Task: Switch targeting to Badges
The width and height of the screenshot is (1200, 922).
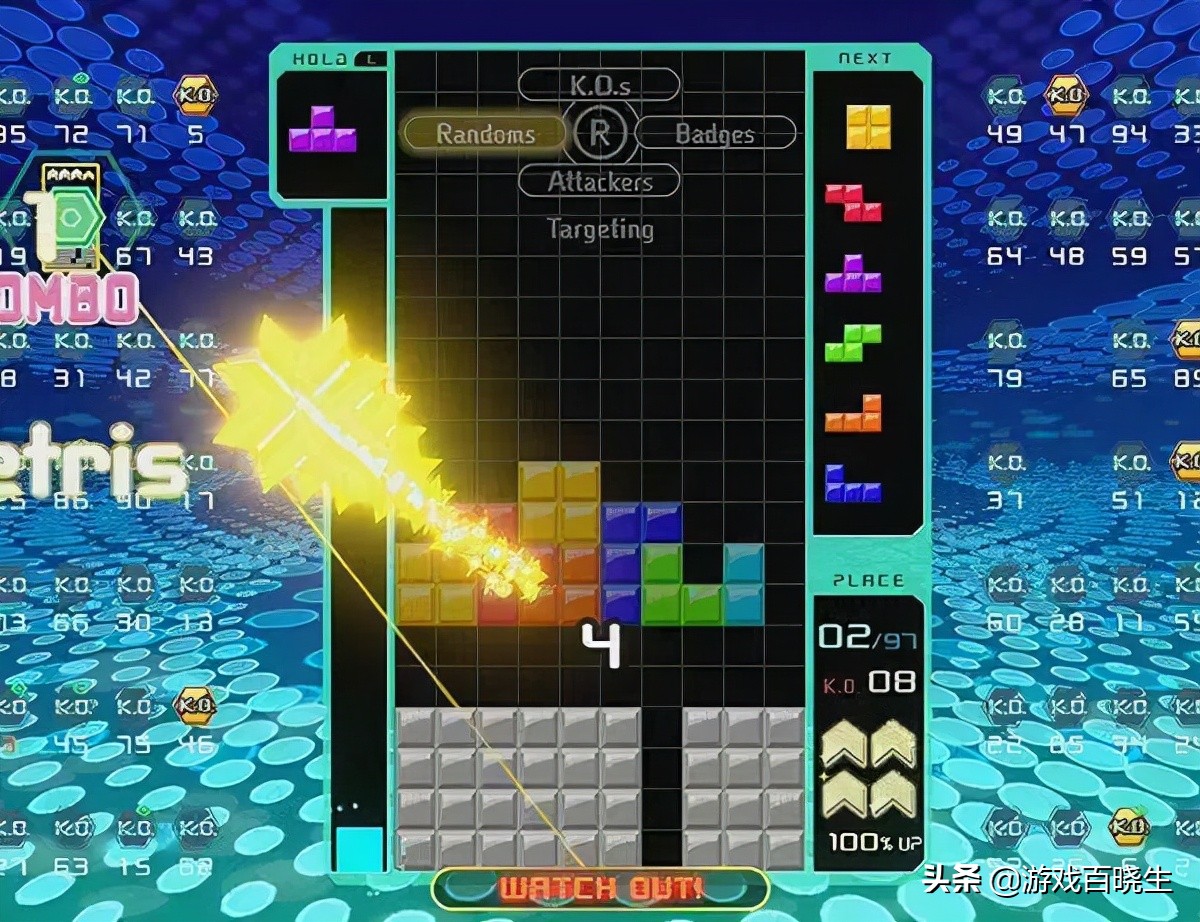Action: click(x=715, y=134)
